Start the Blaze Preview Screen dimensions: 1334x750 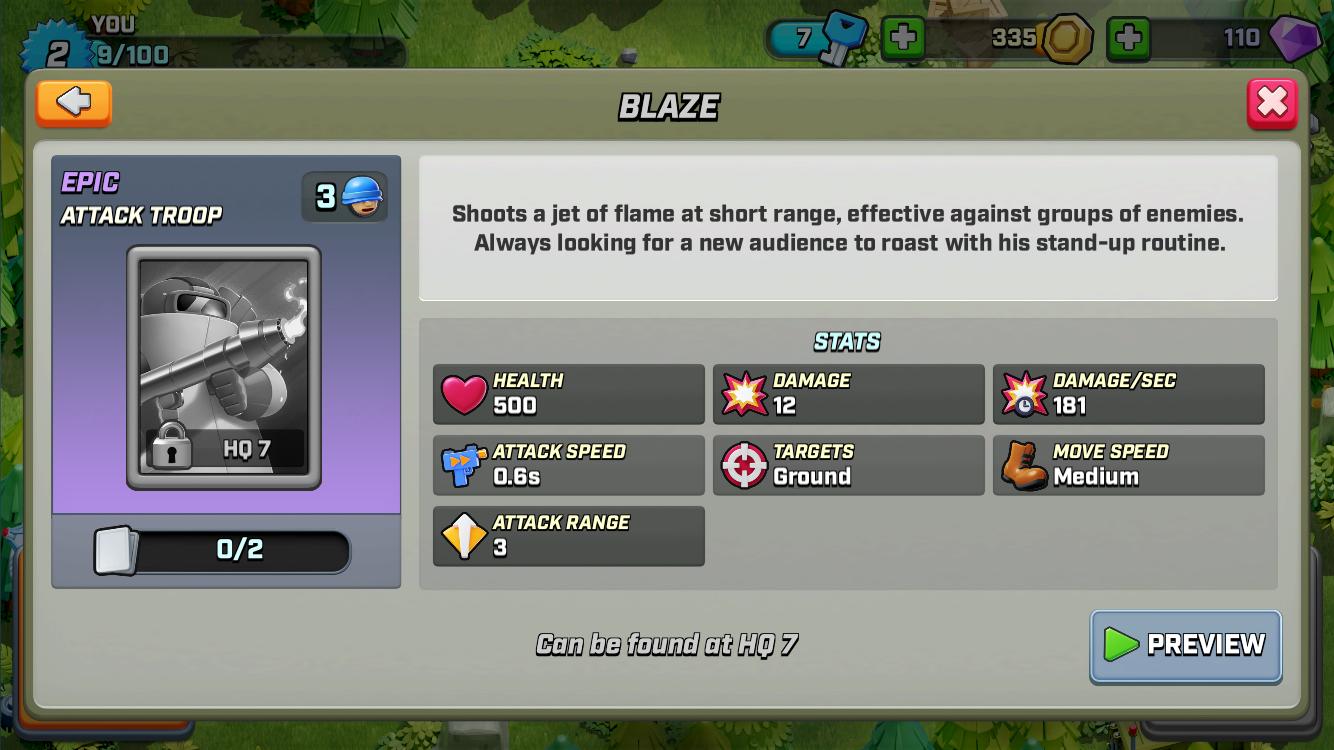coord(1185,646)
